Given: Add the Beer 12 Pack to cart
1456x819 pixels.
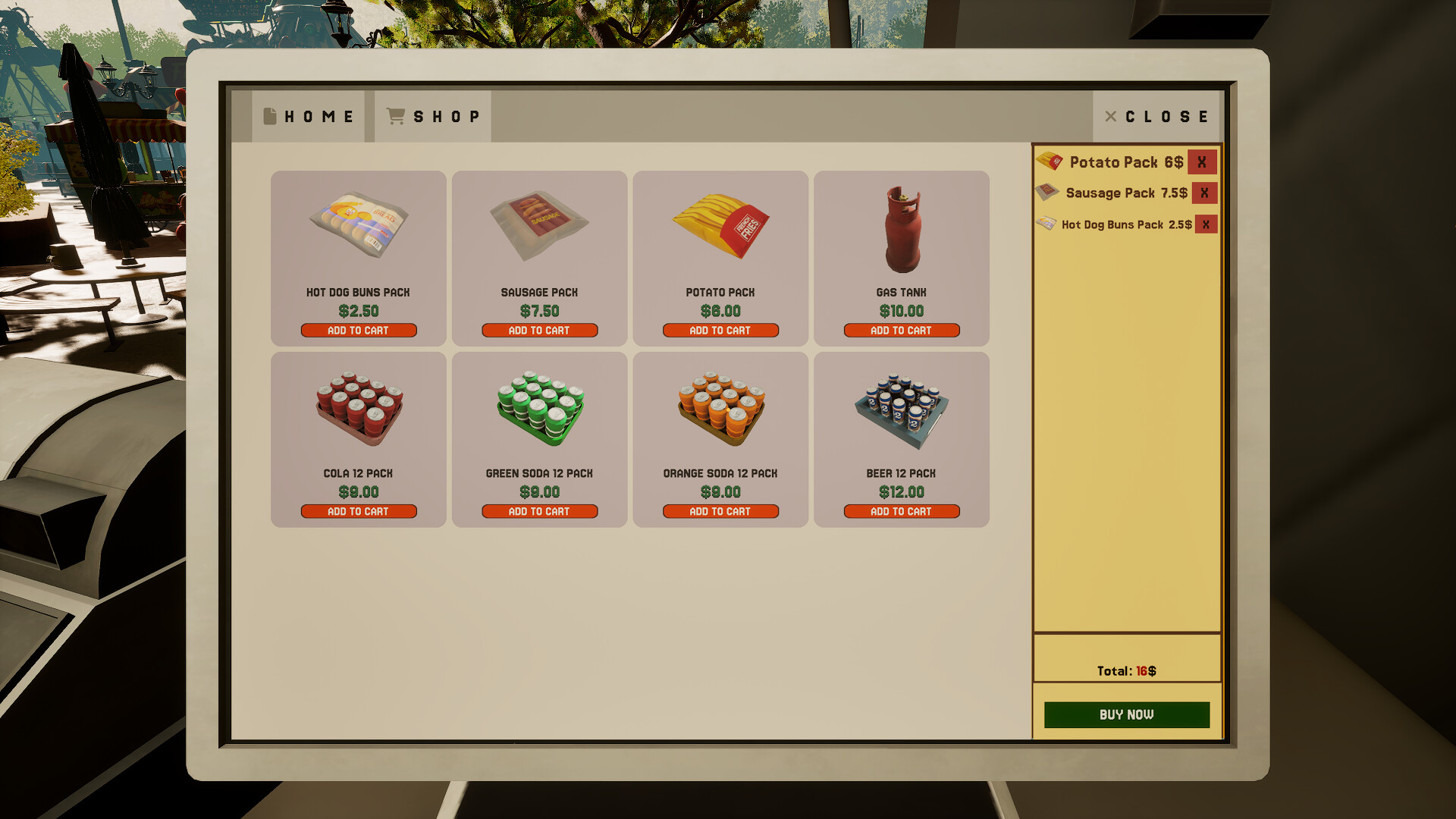Looking at the screenshot, I should [900, 511].
